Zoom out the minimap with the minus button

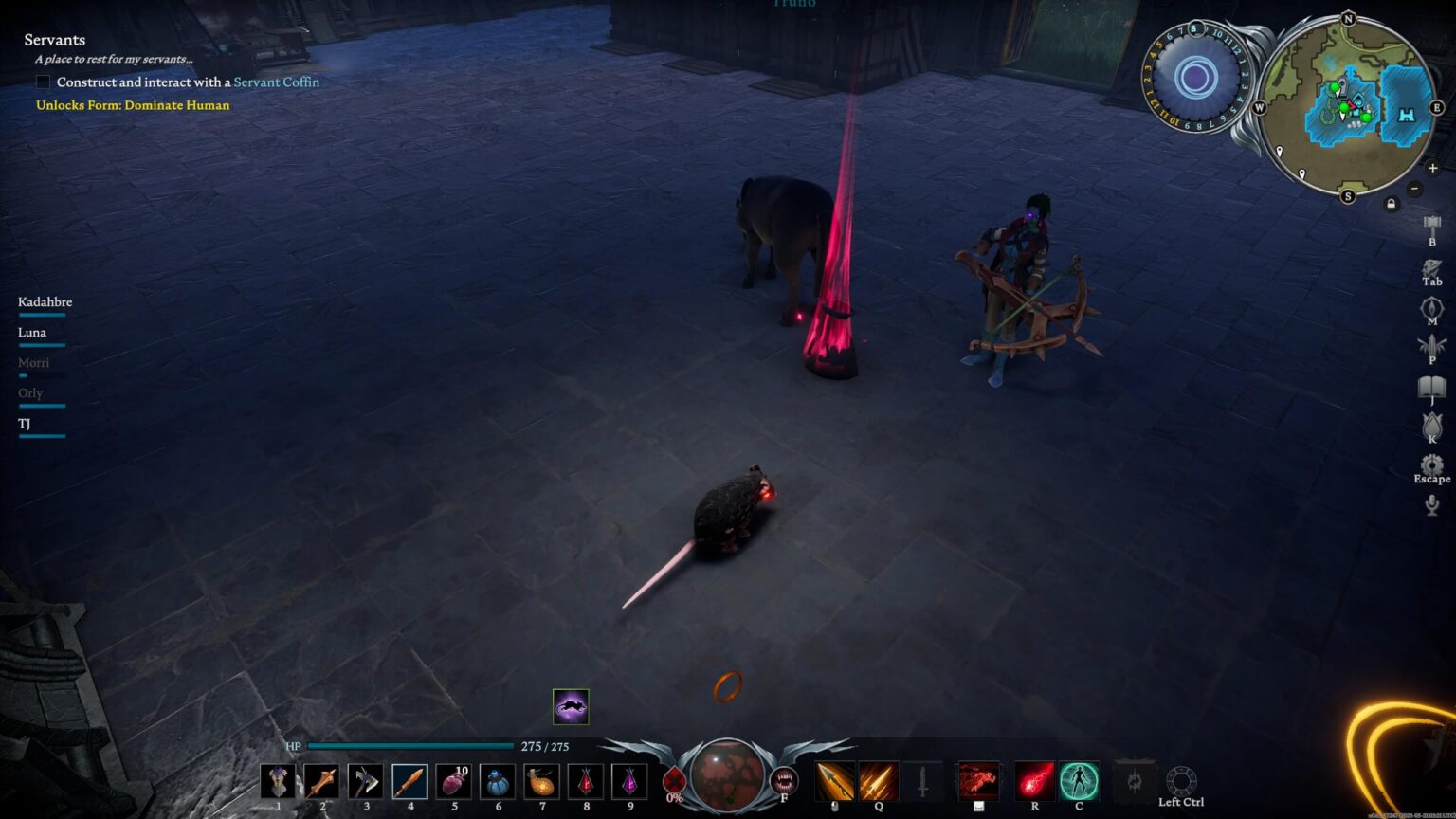tap(1413, 188)
